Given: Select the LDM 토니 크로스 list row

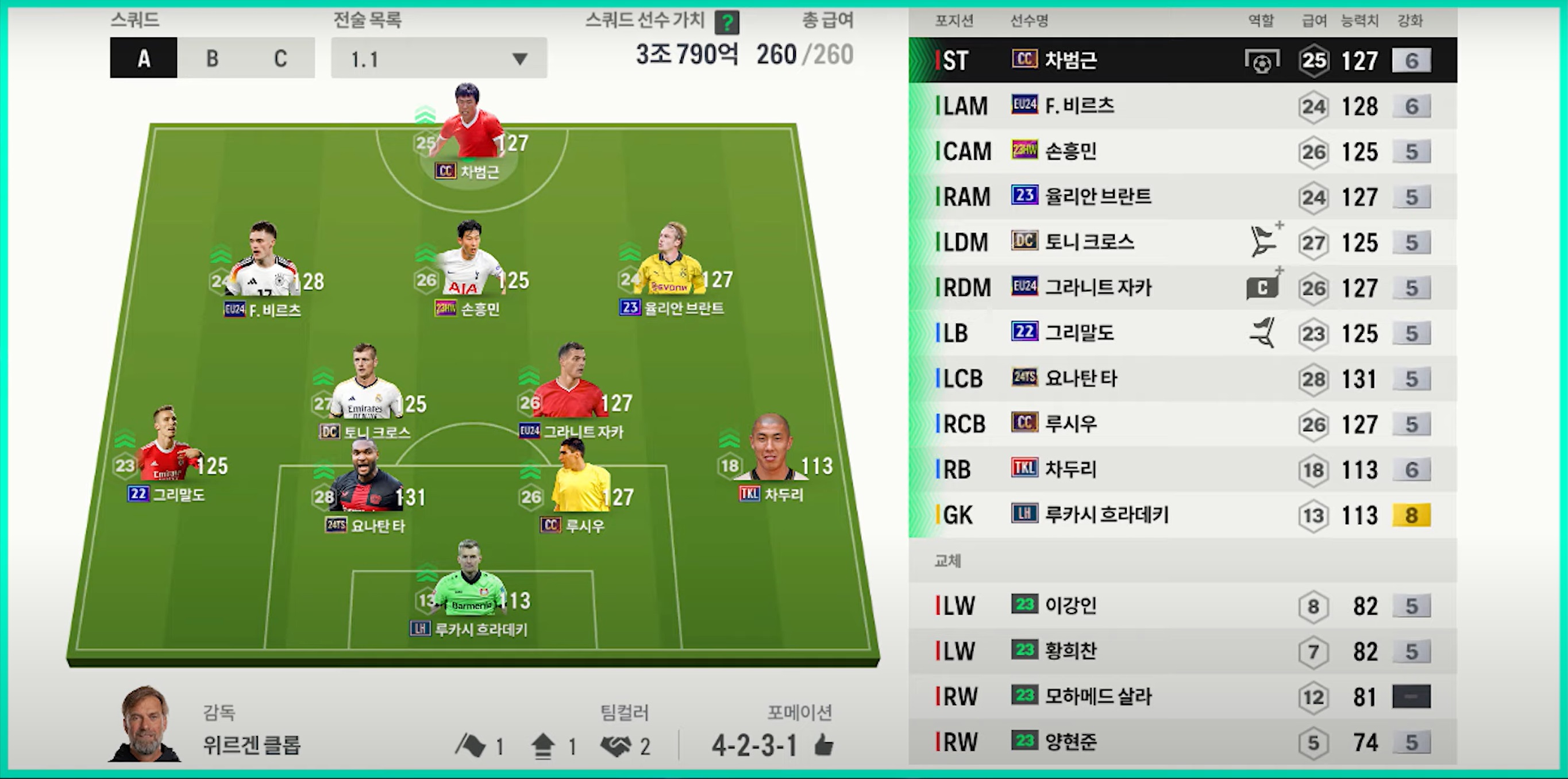Looking at the screenshot, I should tap(1182, 242).
